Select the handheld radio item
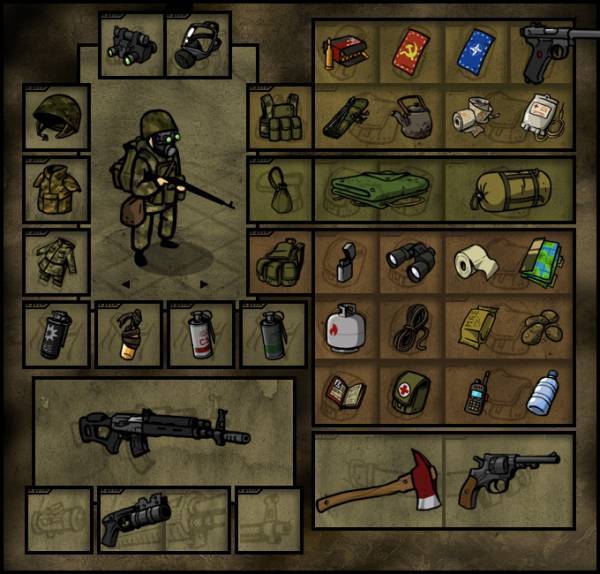This screenshot has width=600, height=574. pos(477,393)
